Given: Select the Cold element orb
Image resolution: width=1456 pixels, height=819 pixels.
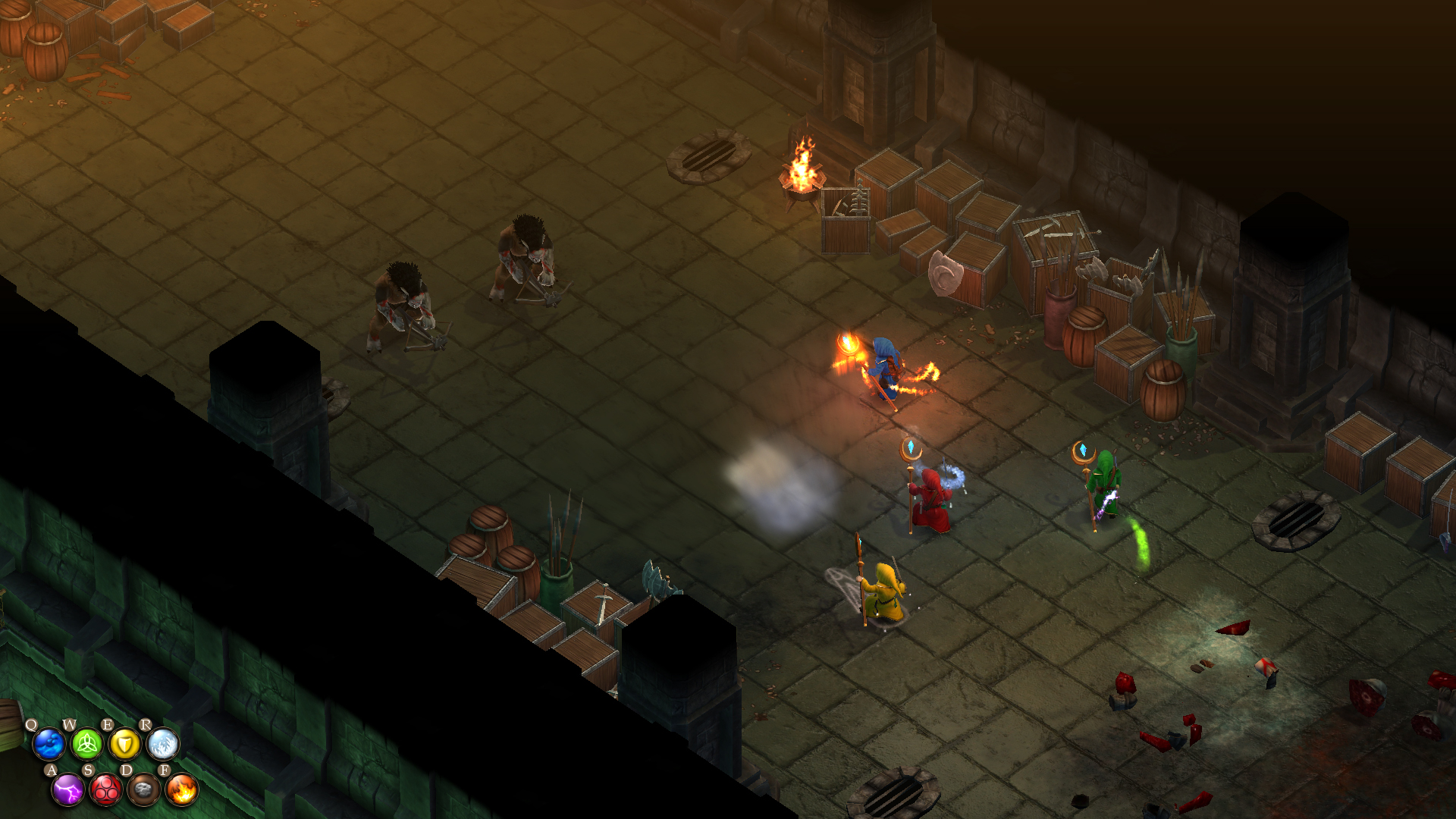Looking at the screenshot, I should tap(162, 745).
